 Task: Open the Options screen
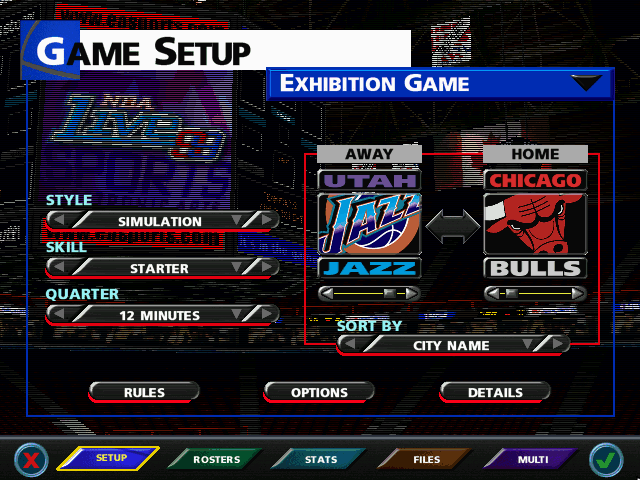(319, 393)
